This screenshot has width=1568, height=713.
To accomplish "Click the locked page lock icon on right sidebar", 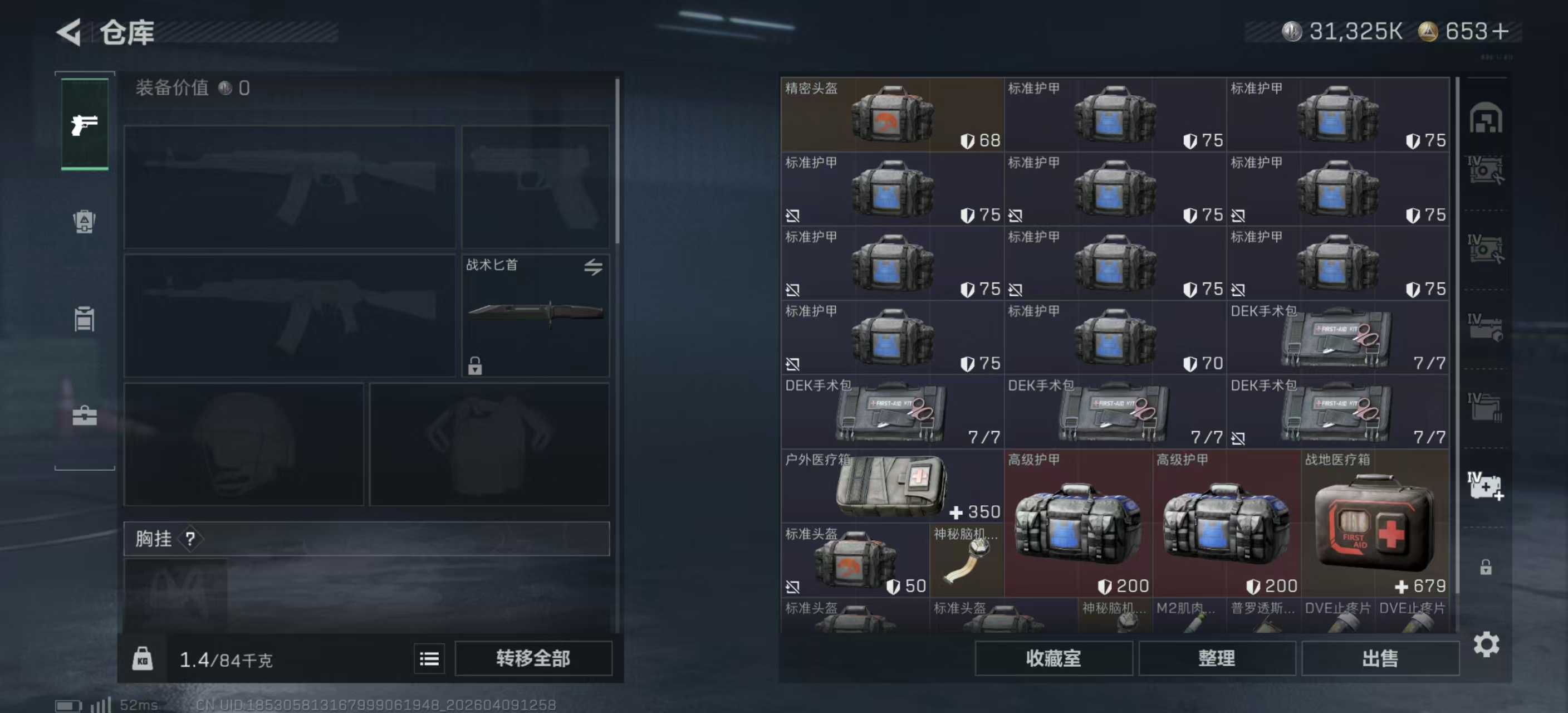I will tap(1486, 568).
